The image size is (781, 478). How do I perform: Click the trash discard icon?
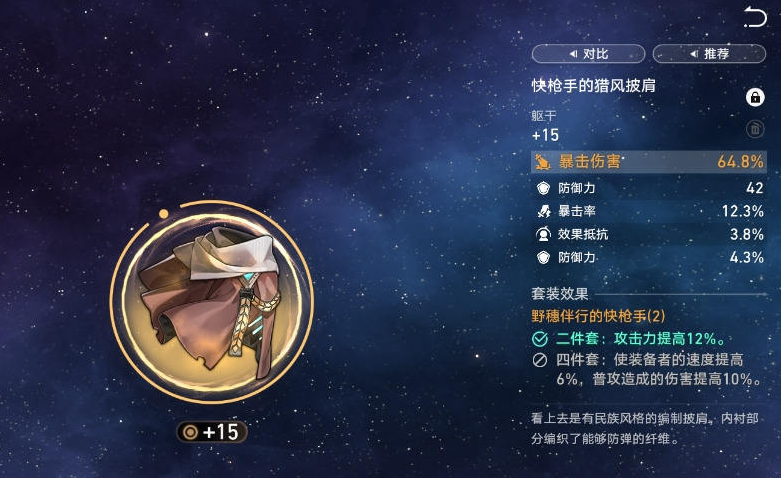(x=755, y=129)
